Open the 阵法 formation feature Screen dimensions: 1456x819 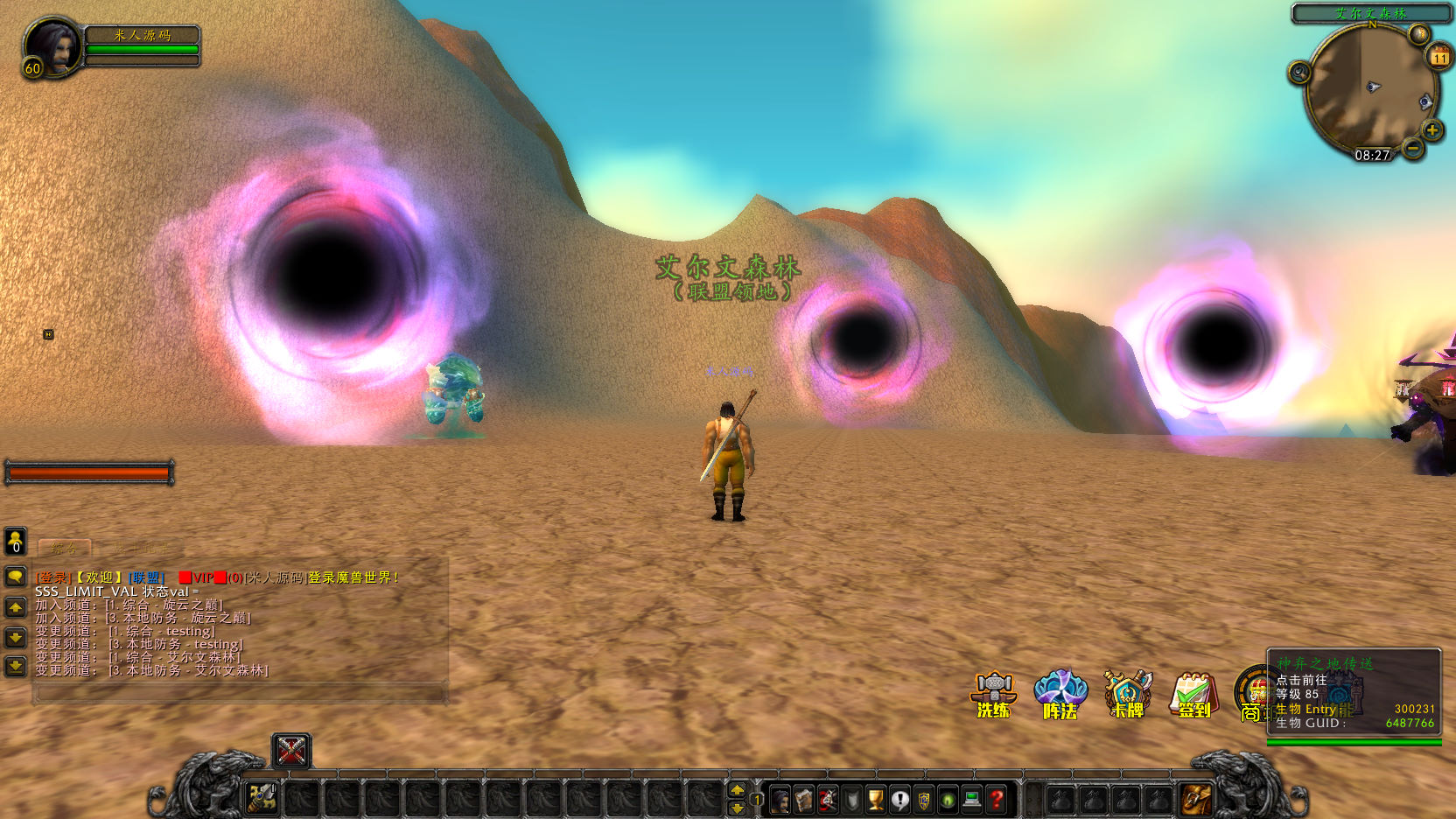[1060, 695]
